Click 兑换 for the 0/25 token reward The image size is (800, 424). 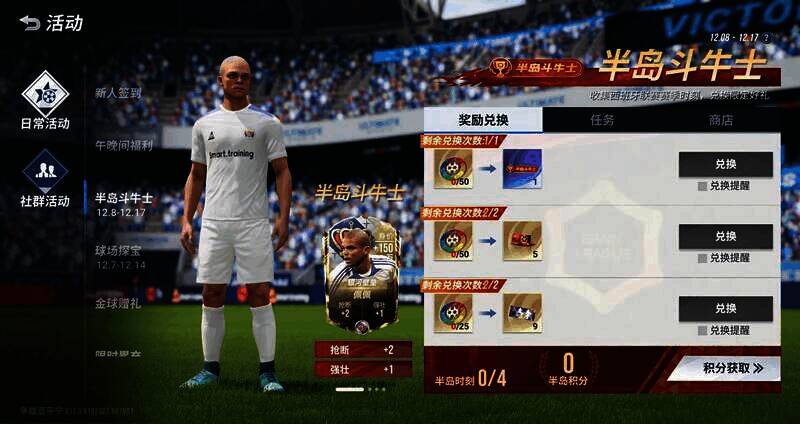[x=725, y=309]
